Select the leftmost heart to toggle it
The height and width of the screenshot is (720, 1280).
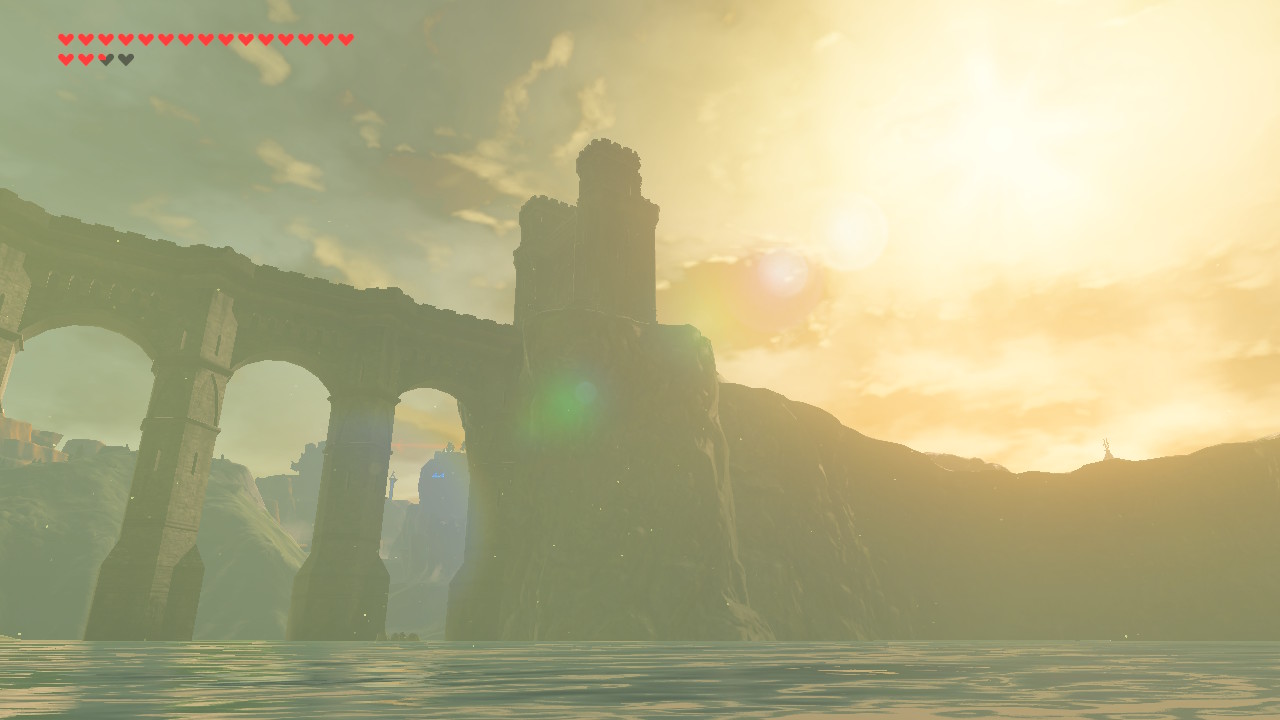point(65,40)
